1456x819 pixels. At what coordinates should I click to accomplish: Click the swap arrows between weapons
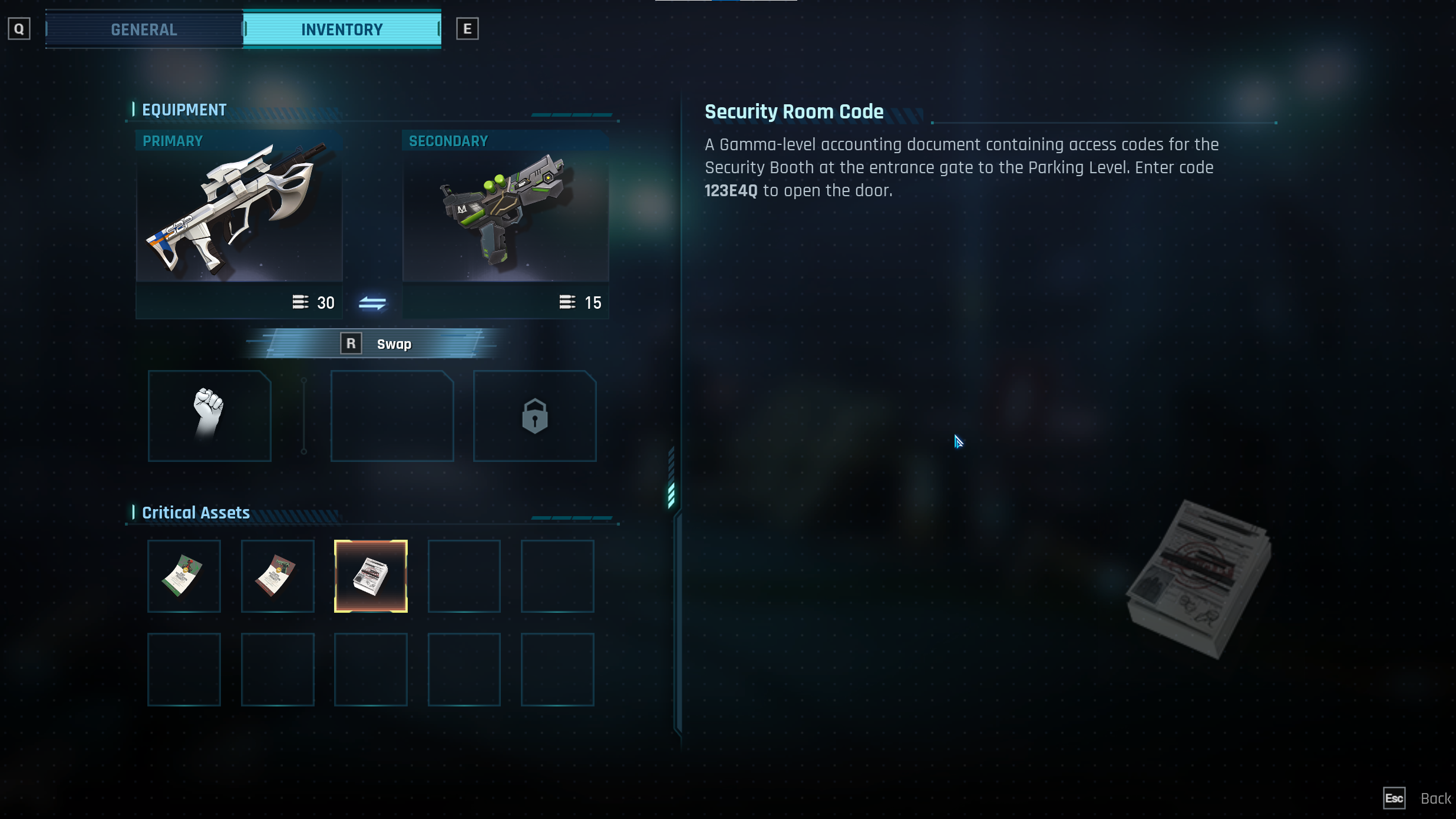pyautogui.click(x=372, y=303)
